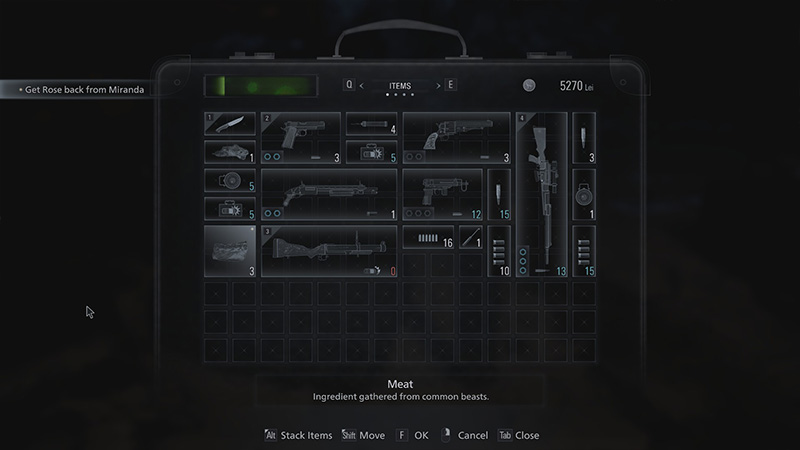The height and width of the screenshot is (450, 800).
Task: Click the right arrow beside ITEMS
Action: coord(438,86)
